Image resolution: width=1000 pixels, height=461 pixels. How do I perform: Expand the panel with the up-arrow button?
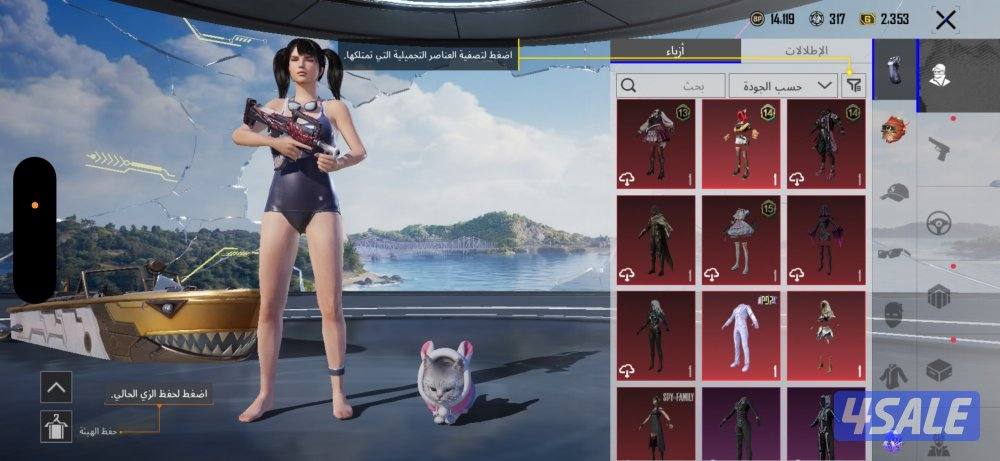[x=56, y=386]
